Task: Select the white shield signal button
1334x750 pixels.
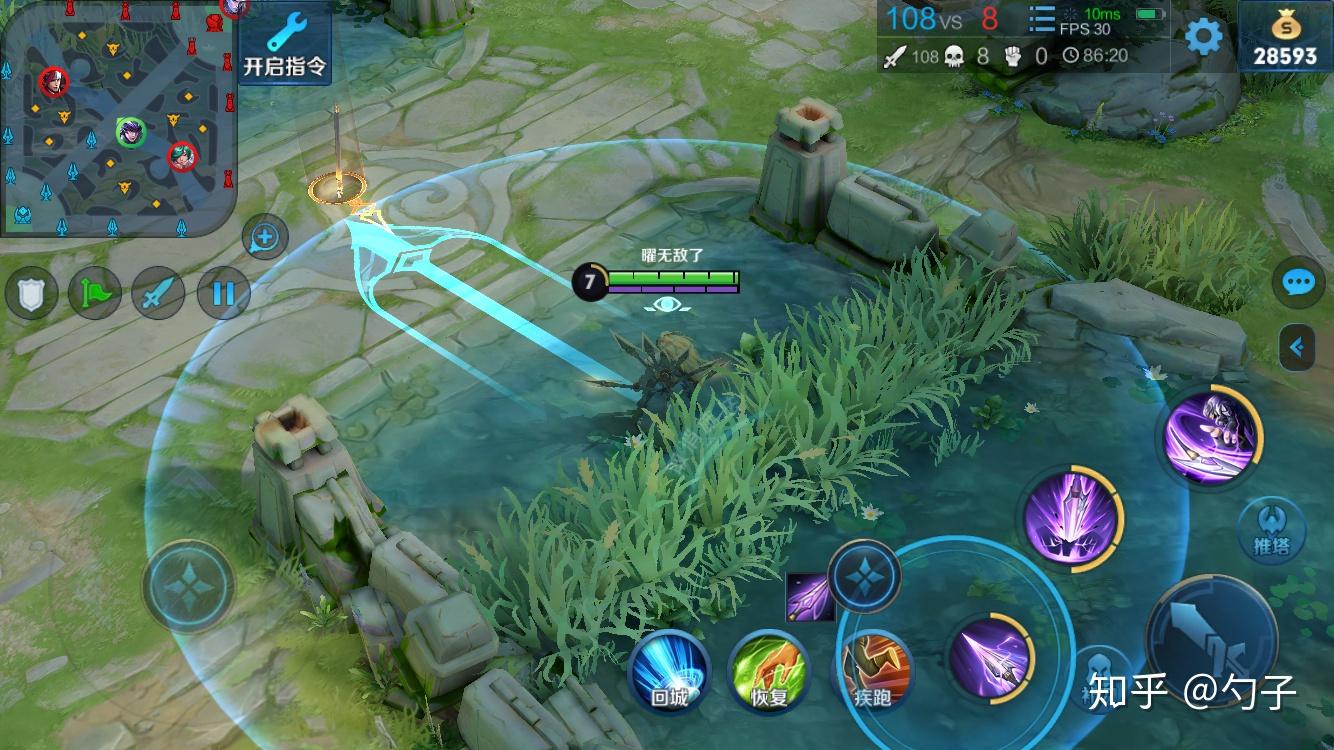Action: coord(31,294)
